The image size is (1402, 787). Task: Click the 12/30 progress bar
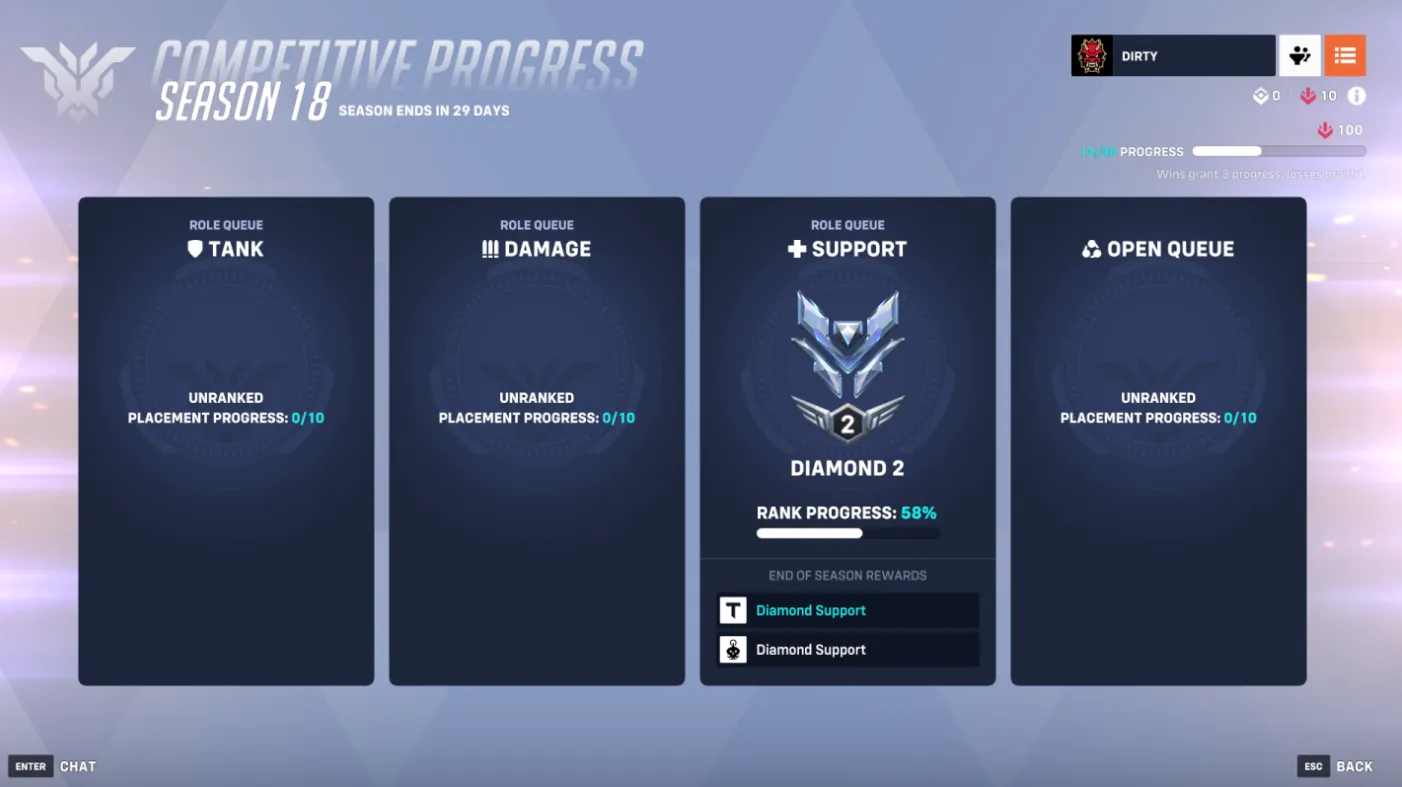pyautogui.click(x=1278, y=151)
